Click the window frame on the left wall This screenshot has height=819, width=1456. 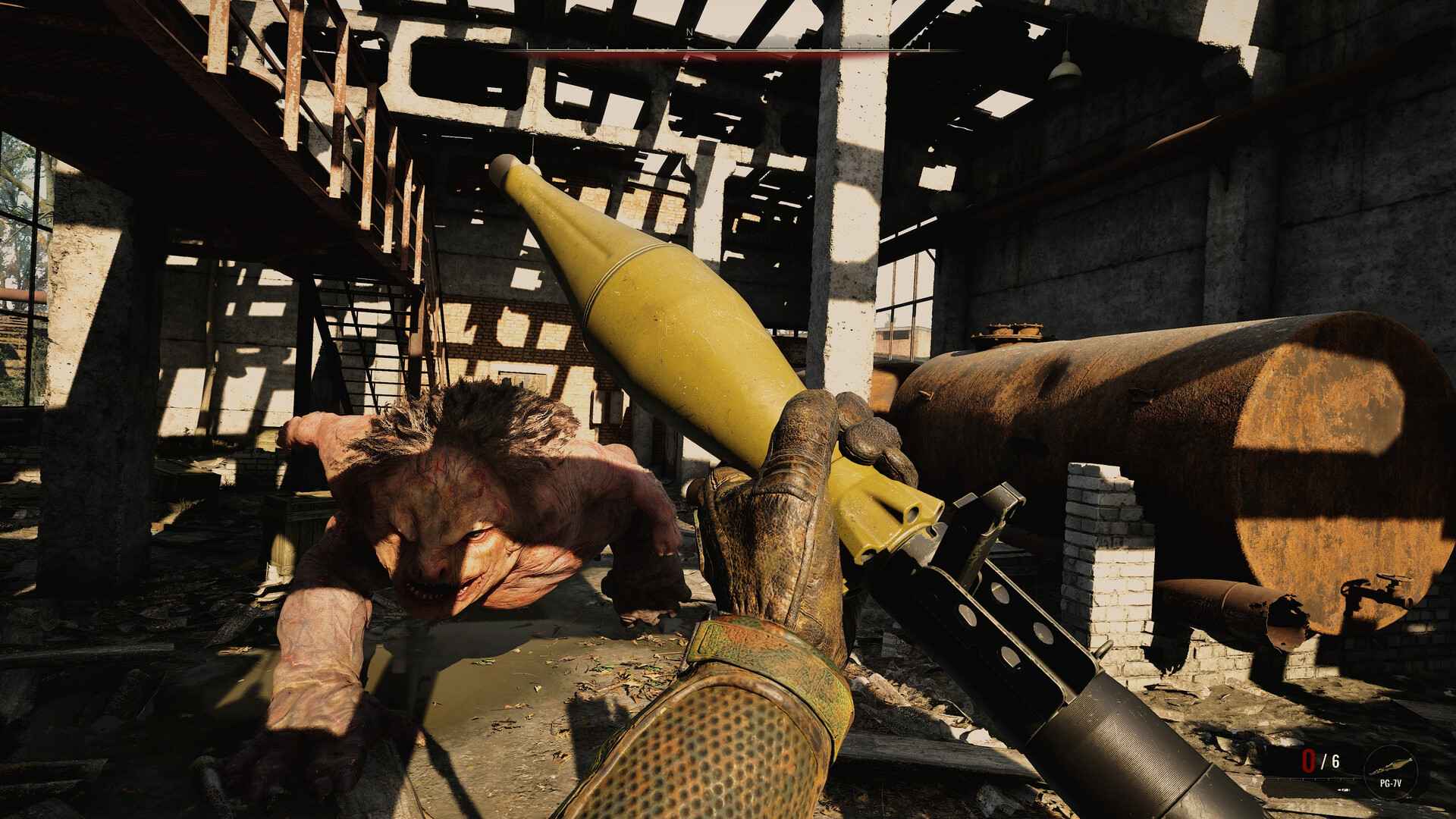coord(34,220)
